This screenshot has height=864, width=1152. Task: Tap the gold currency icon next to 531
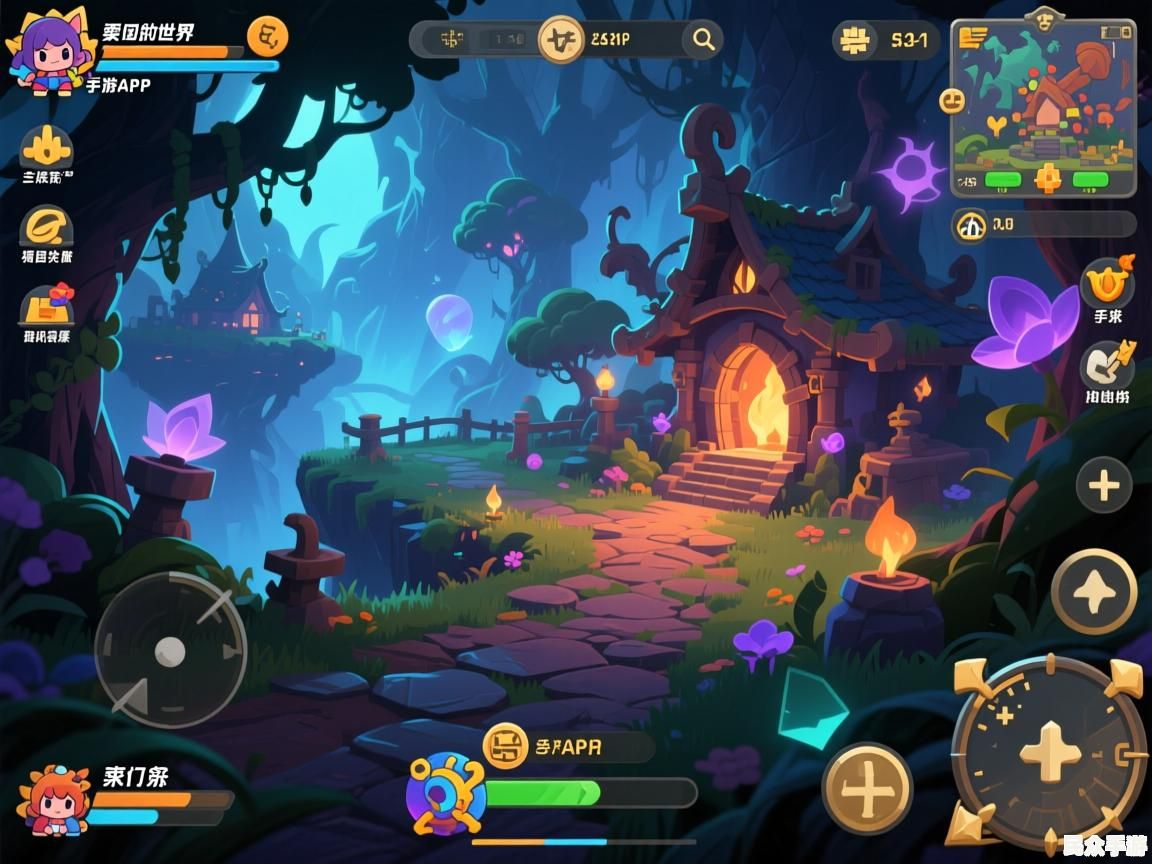855,41
